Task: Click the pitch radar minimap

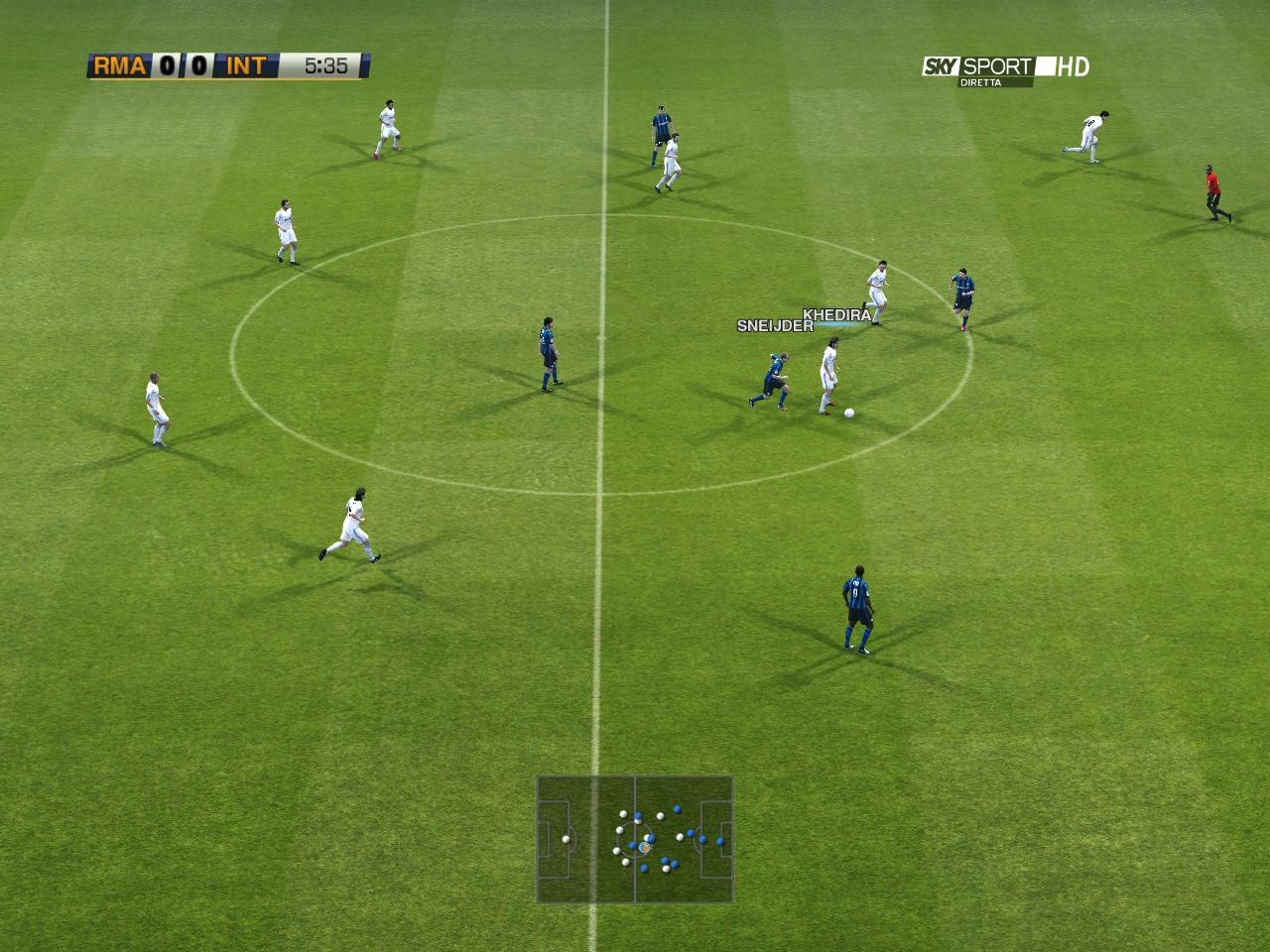Action: (x=635, y=839)
